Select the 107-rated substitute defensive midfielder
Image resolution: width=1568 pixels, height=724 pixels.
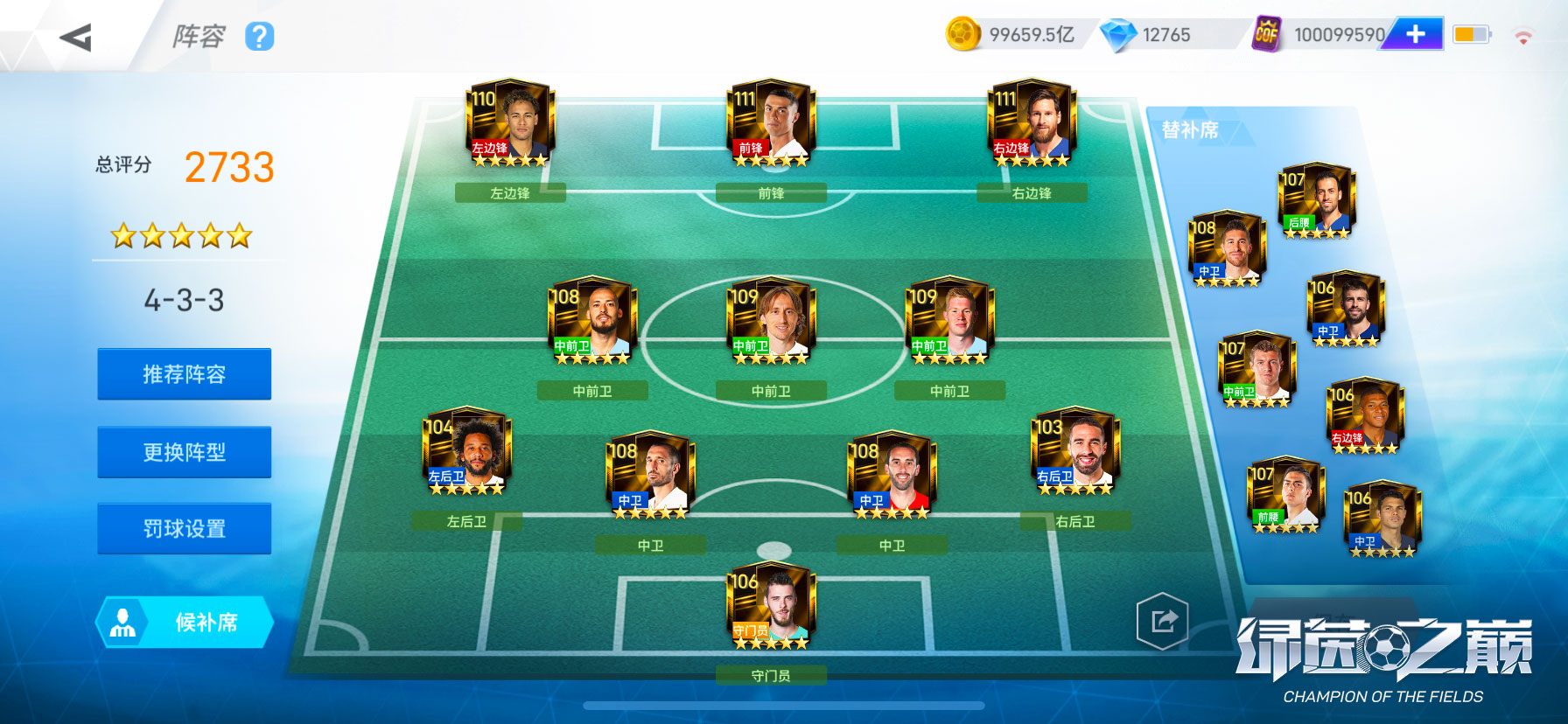tap(1316, 201)
